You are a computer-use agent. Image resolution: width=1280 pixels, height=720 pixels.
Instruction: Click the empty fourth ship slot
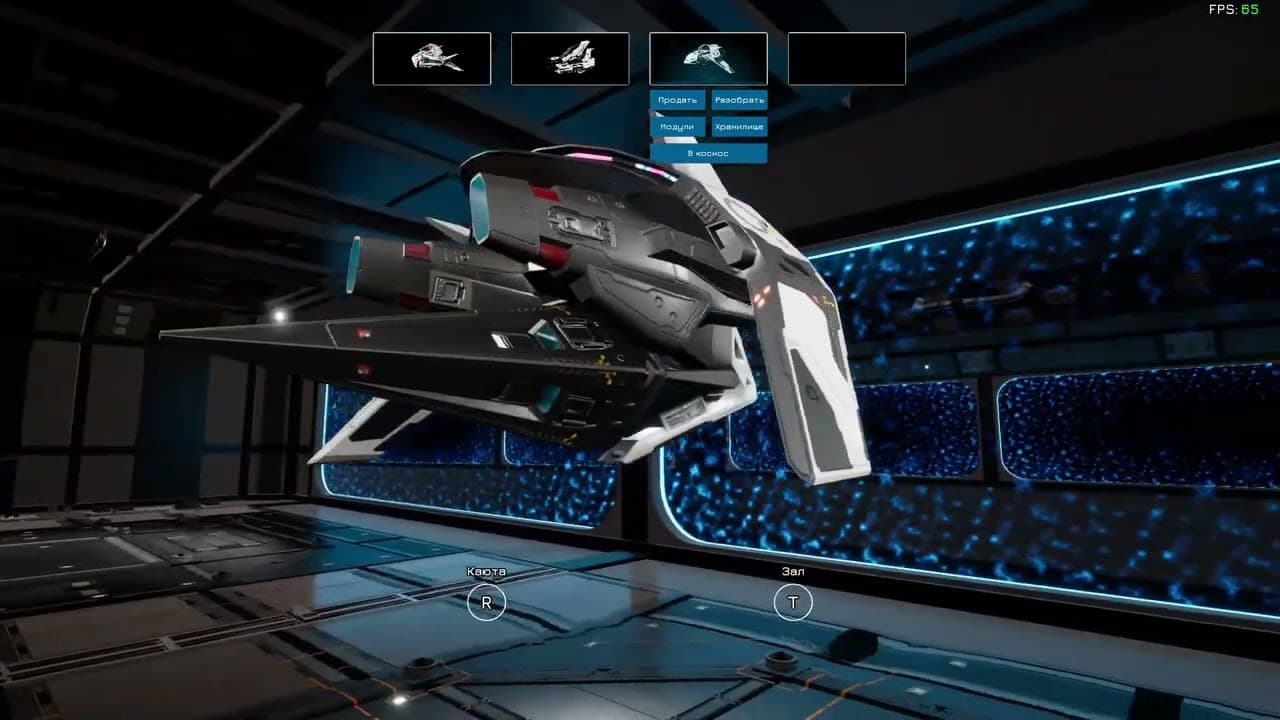pos(846,58)
